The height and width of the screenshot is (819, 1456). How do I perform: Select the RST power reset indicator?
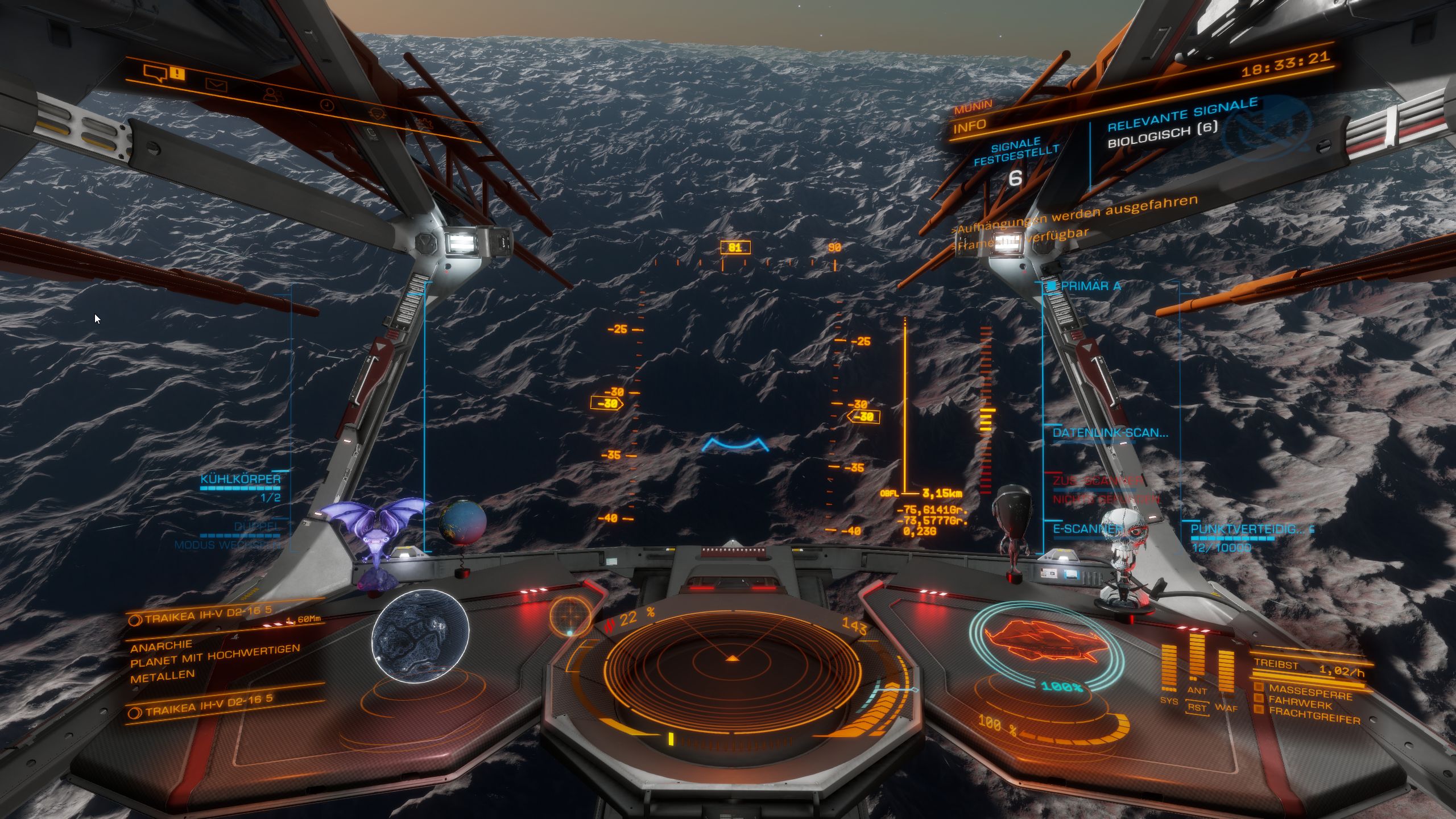(1197, 708)
